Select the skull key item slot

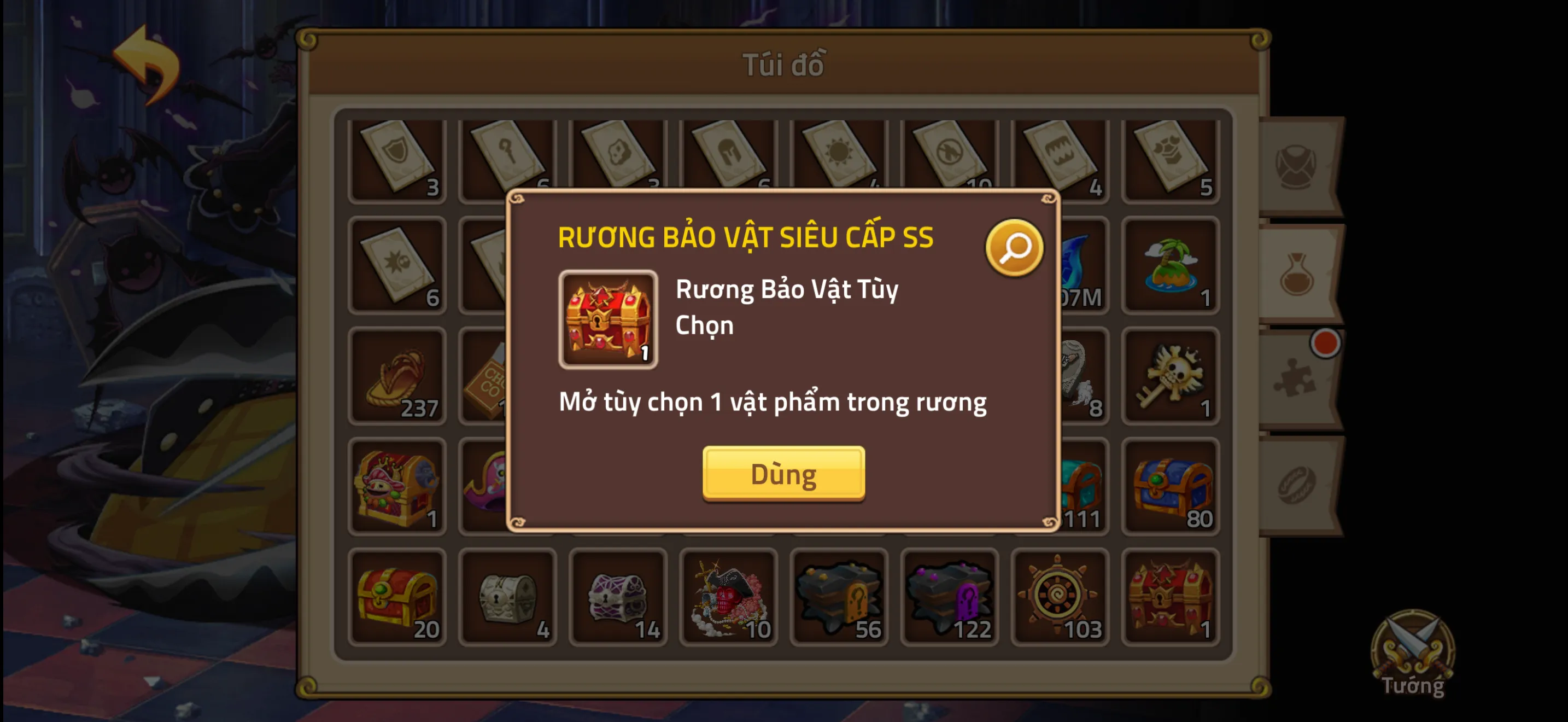pyautogui.click(x=1170, y=376)
